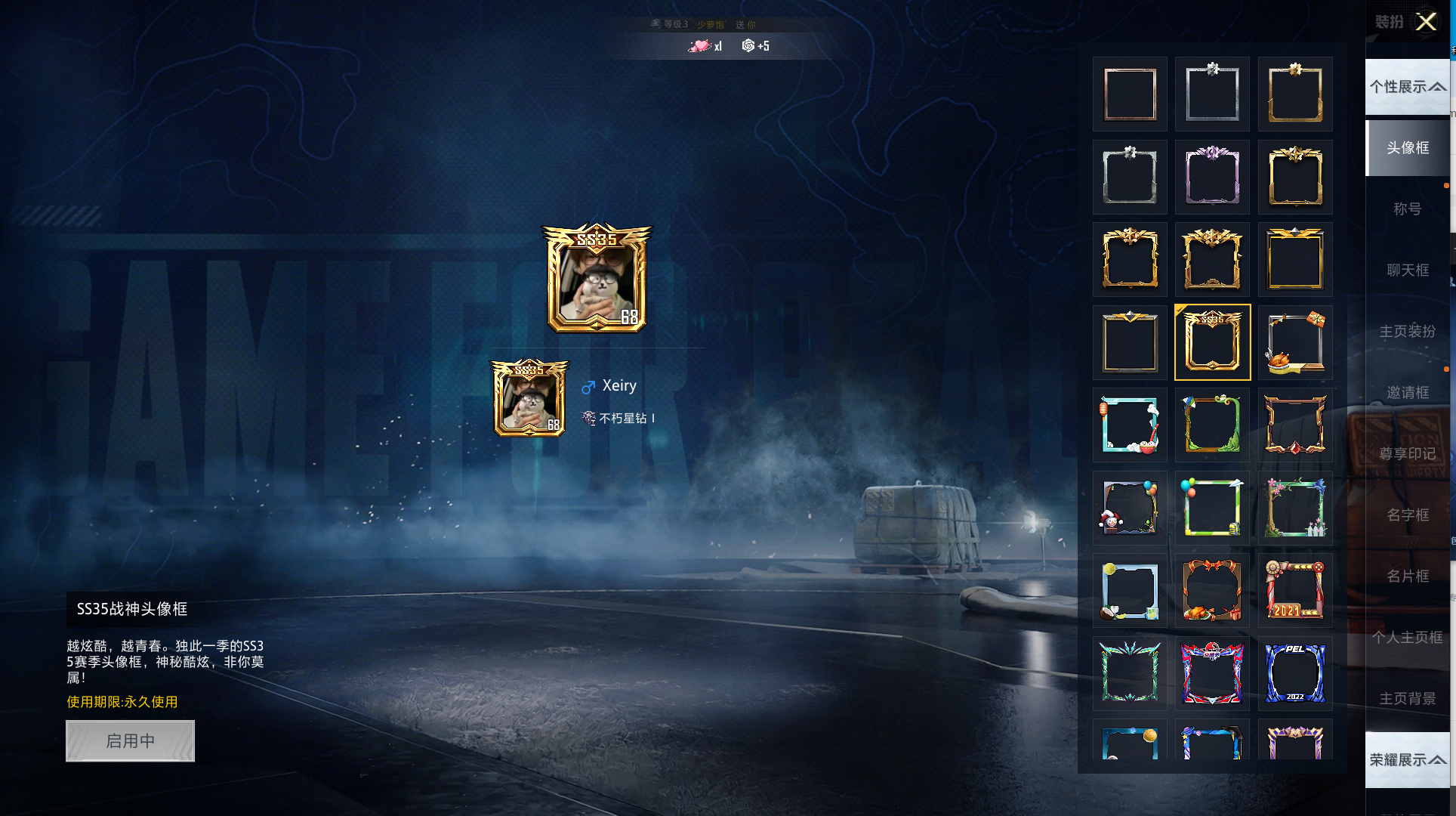Close the dress-up screen
This screenshot has width=1456, height=816.
tap(1426, 22)
